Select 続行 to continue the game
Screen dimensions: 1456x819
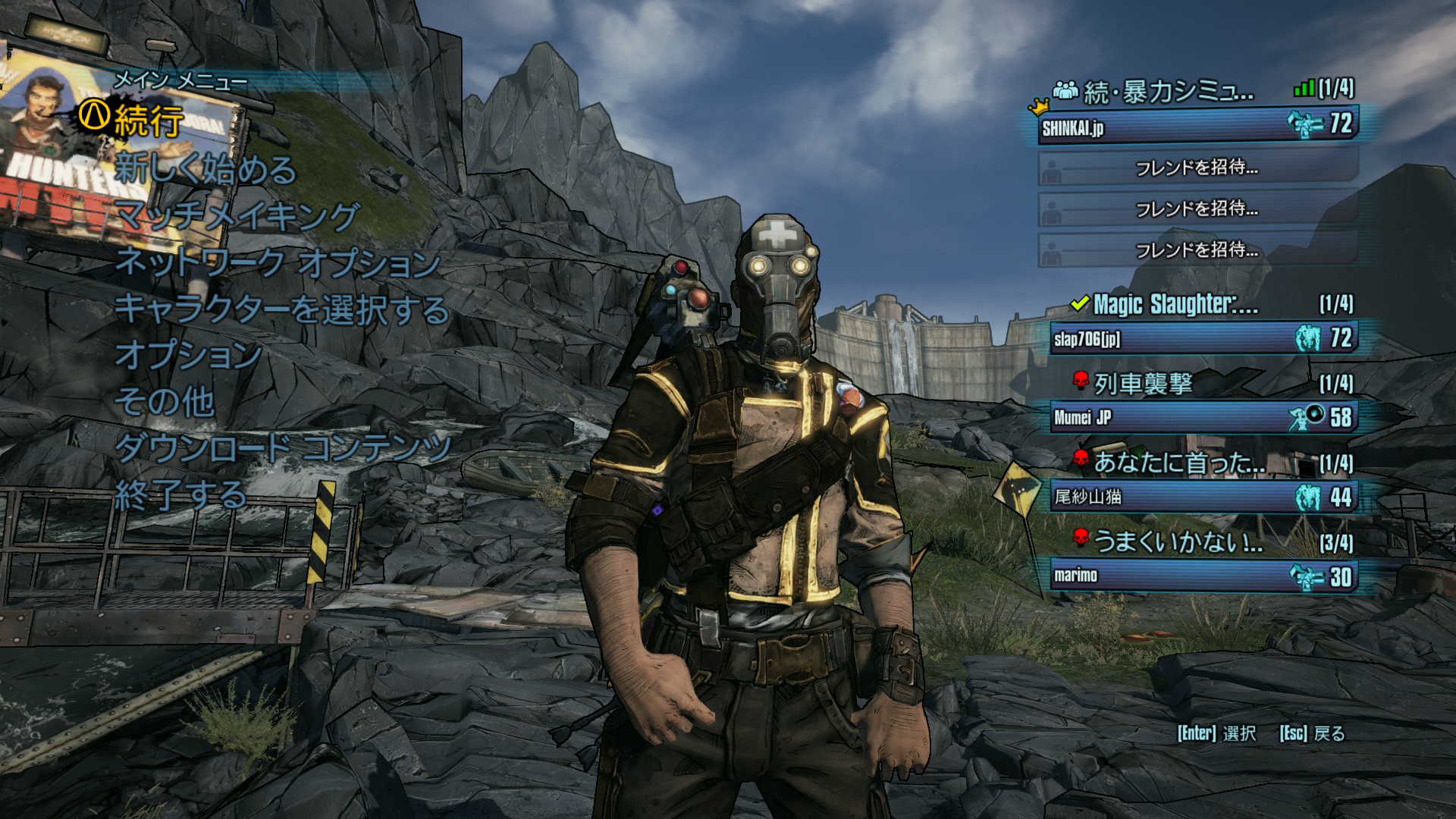coord(149,121)
